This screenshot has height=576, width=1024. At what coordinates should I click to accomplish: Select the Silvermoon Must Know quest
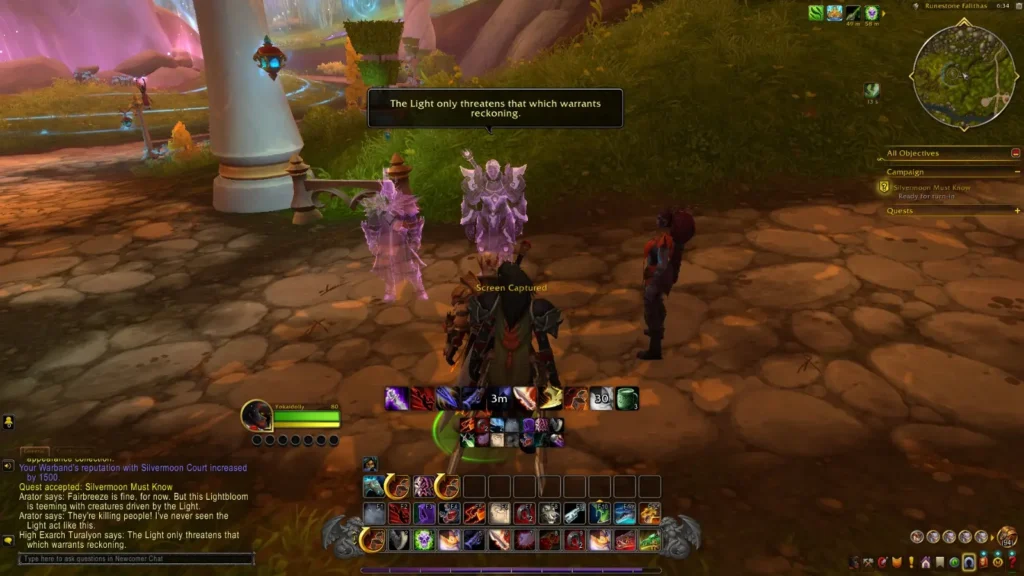(930, 188)
